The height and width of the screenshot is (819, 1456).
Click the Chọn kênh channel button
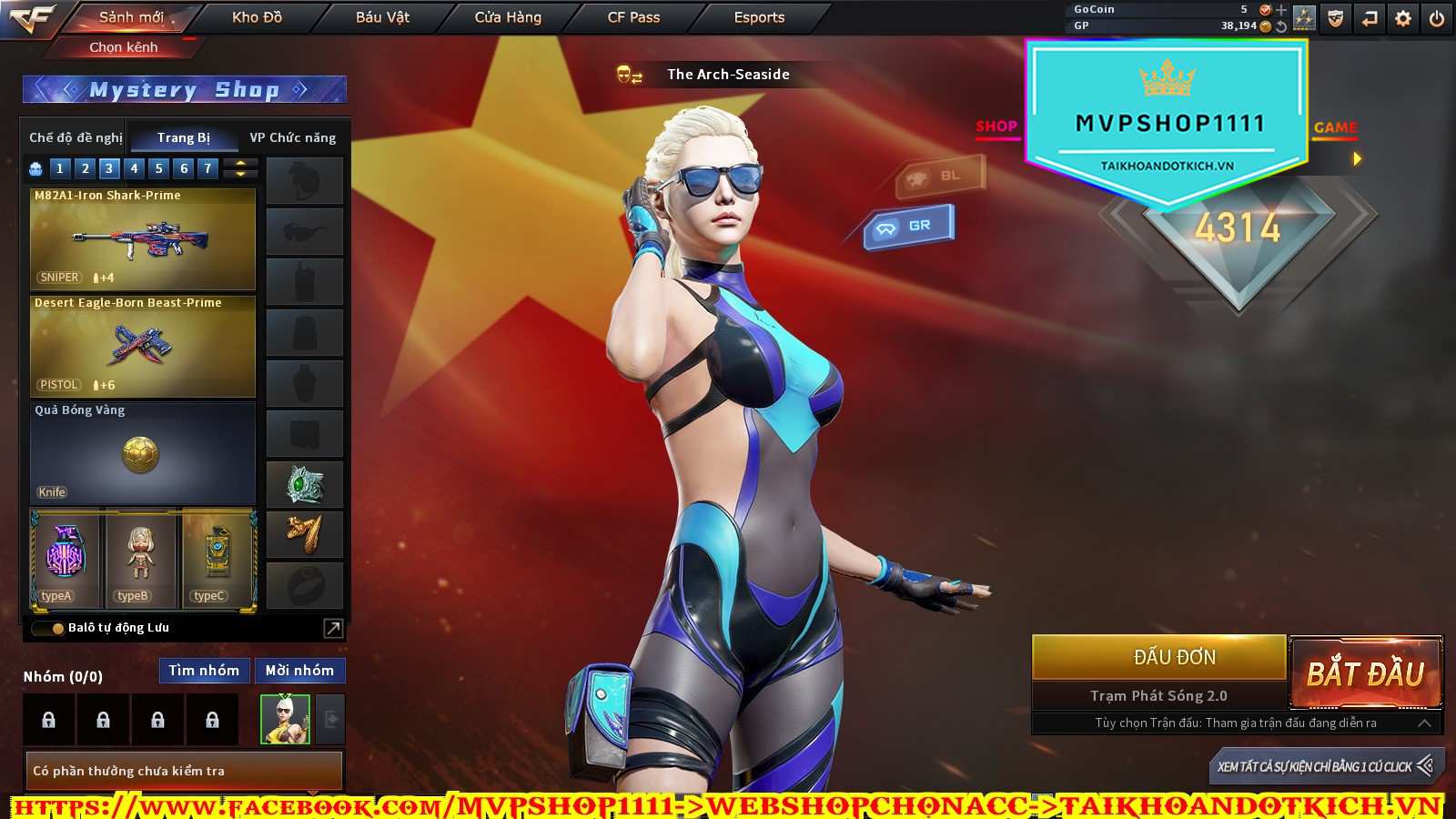coord(124,47)
